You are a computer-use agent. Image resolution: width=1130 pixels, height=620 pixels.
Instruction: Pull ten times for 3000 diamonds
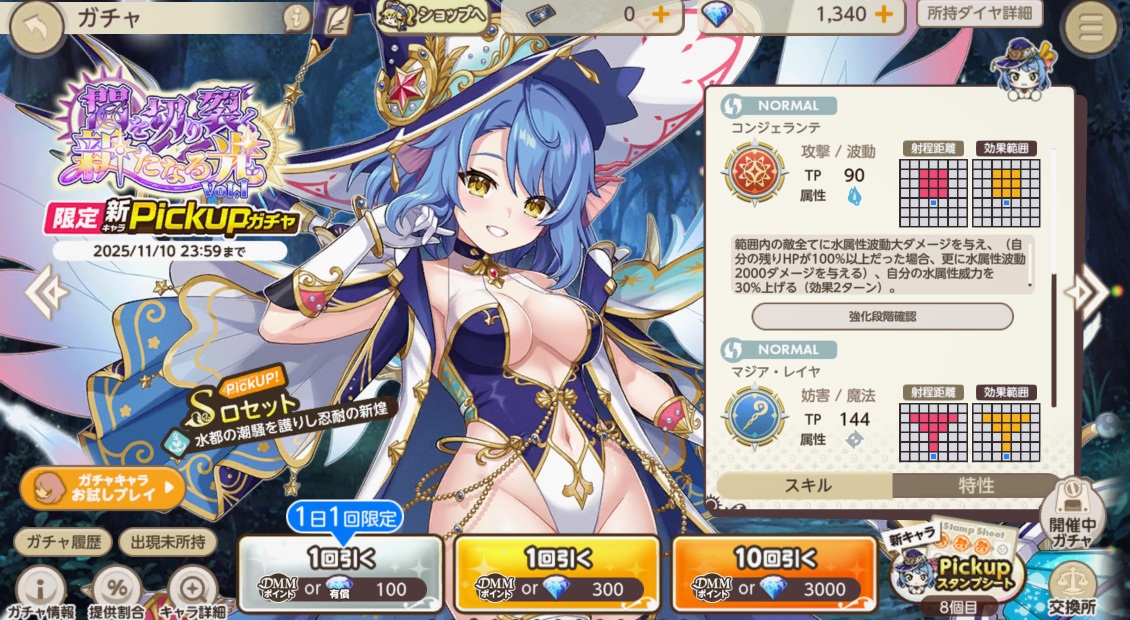click(775, 574)
